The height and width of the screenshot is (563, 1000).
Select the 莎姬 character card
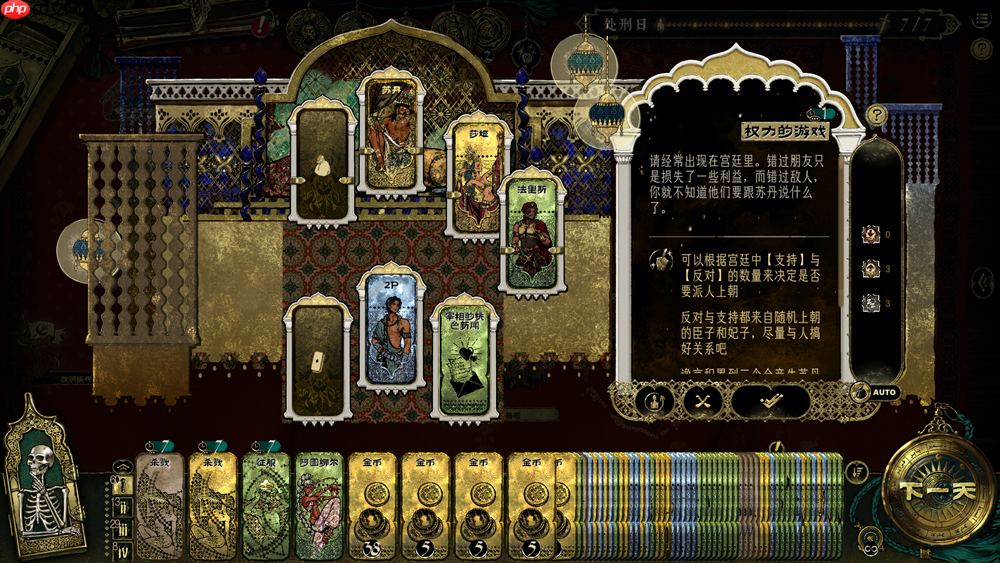pyautogui.click(x=478, y=178)
